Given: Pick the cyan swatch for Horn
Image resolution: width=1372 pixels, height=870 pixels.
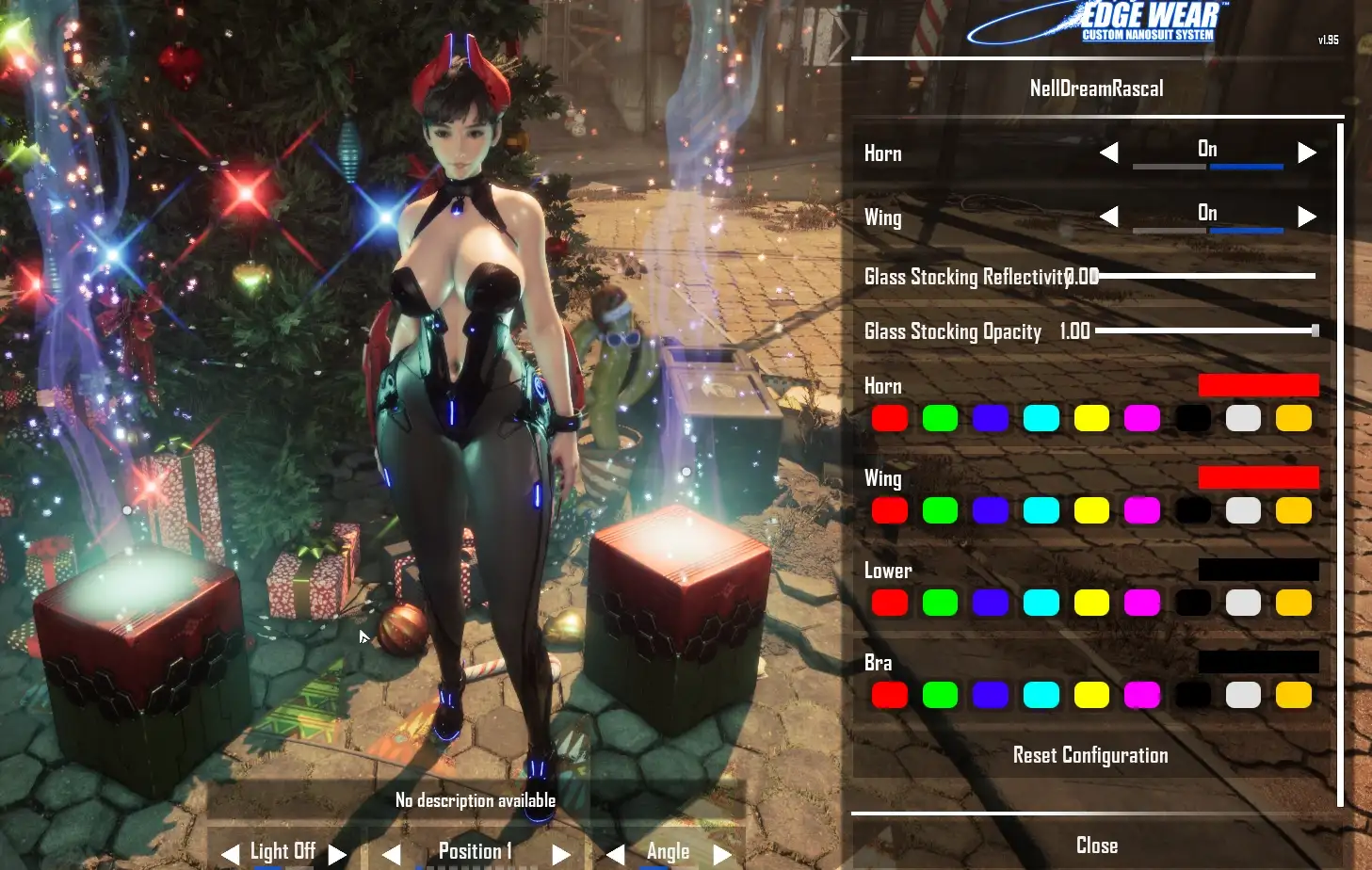Looking at the screenshot, I should click(1041, 418).
